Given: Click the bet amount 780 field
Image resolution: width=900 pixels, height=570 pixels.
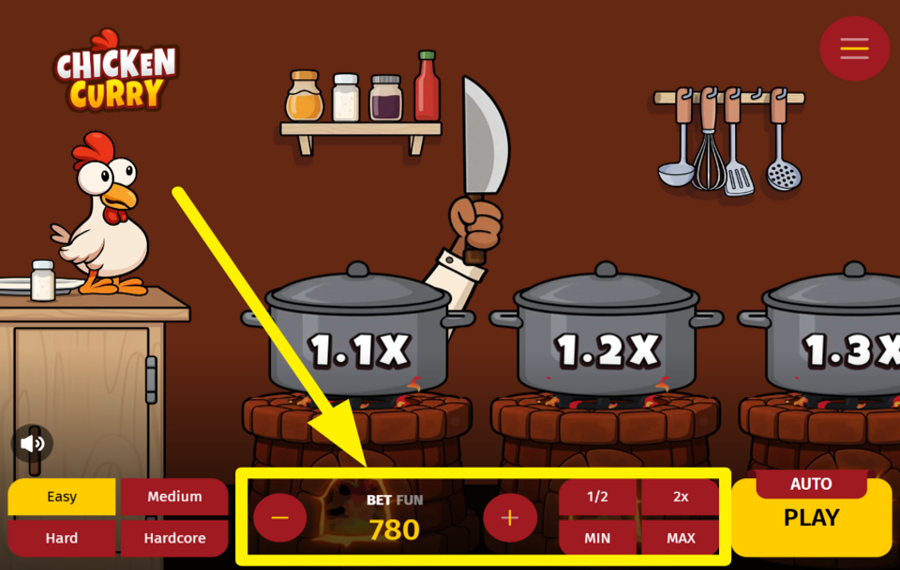Looking at the screenshot, I should (x=394, y=529).
